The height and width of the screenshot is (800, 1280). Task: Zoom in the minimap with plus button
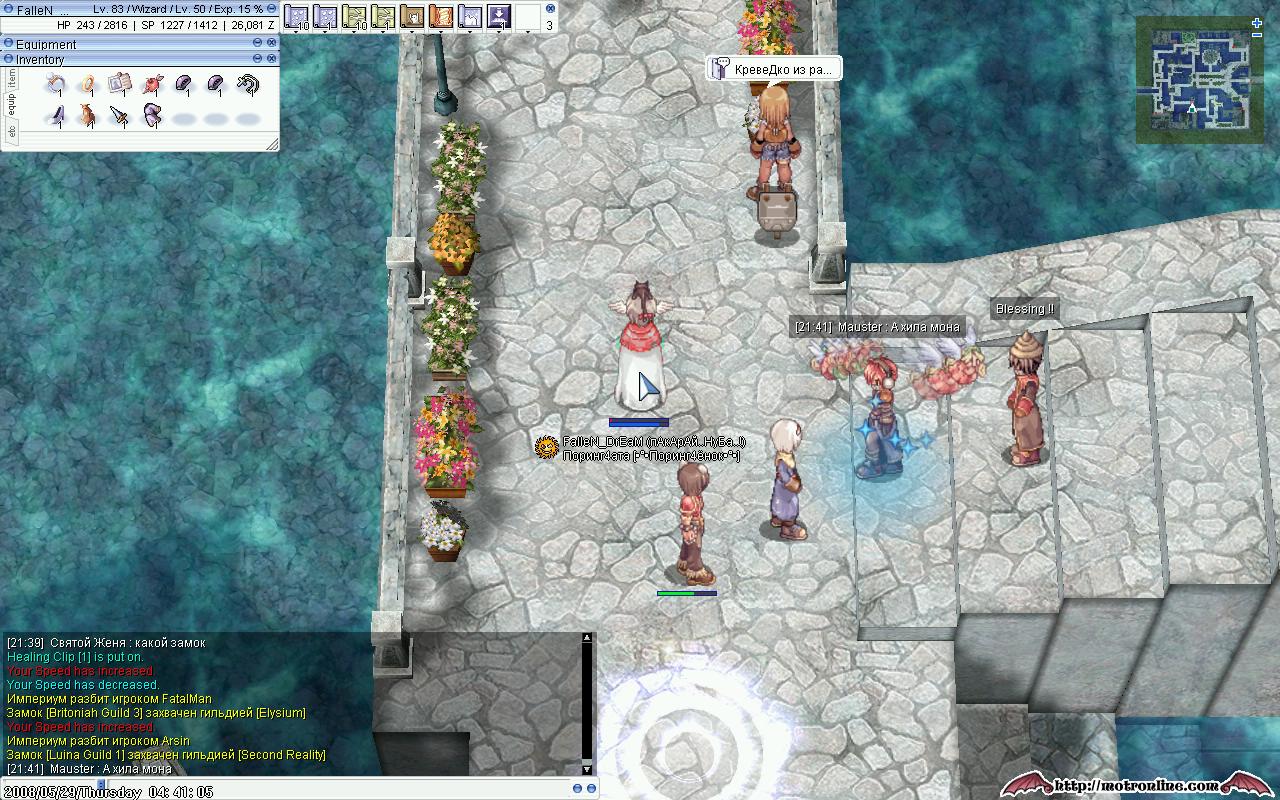(x=1257, y=22)
